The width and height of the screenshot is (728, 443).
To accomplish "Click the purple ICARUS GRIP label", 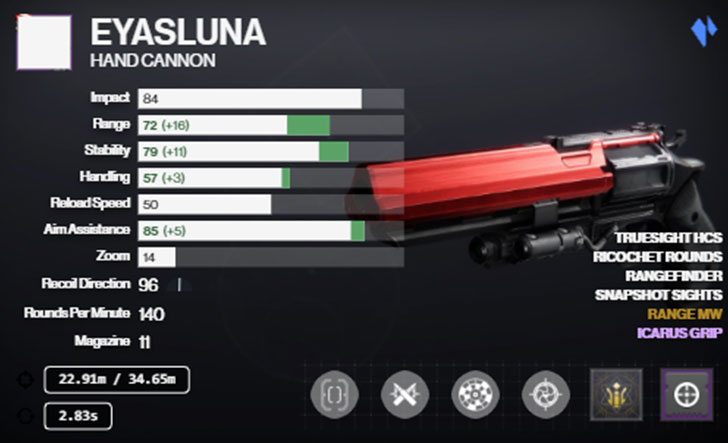I will (x=678, y=332).
